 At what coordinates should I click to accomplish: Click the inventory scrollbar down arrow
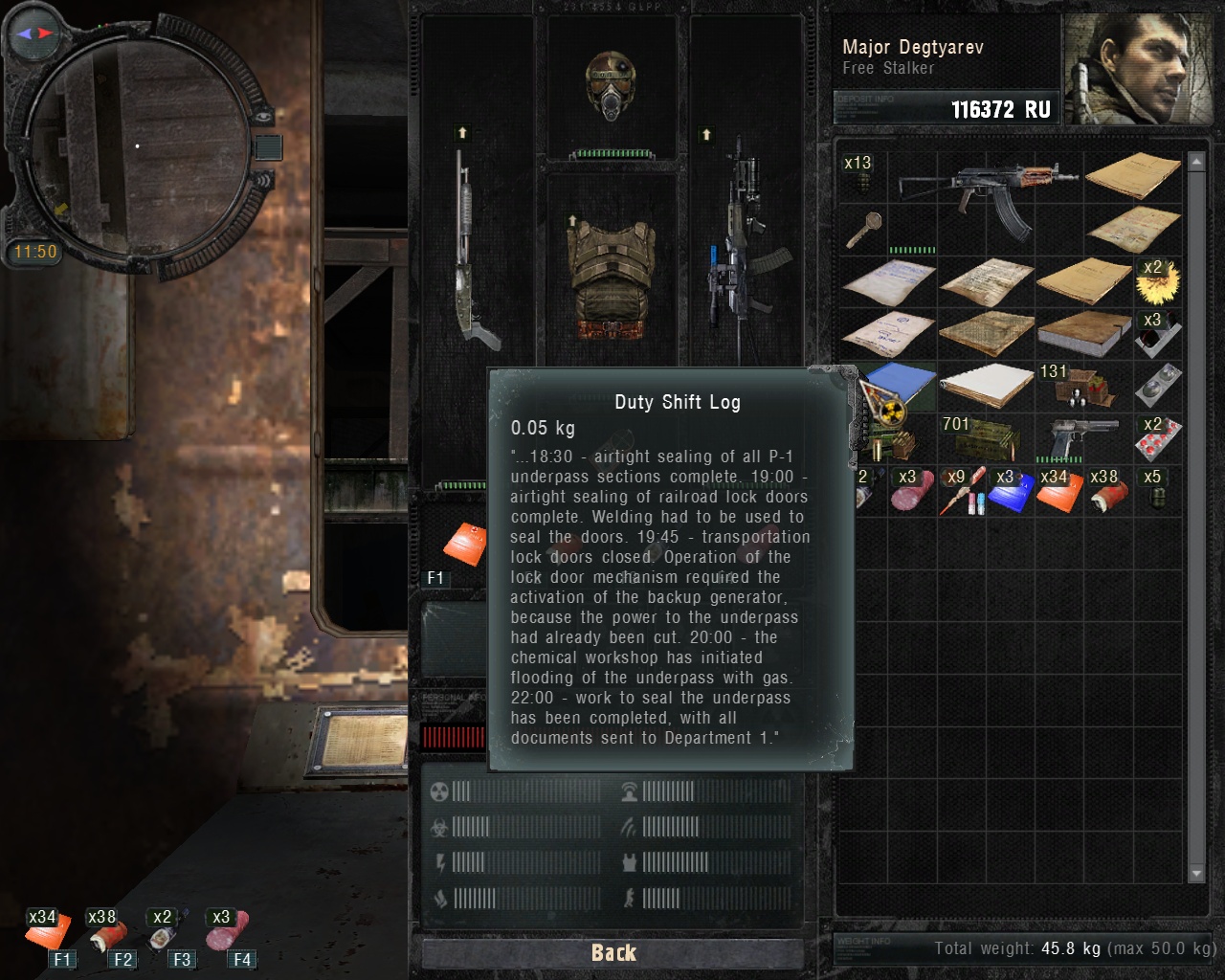[1195, 874]
